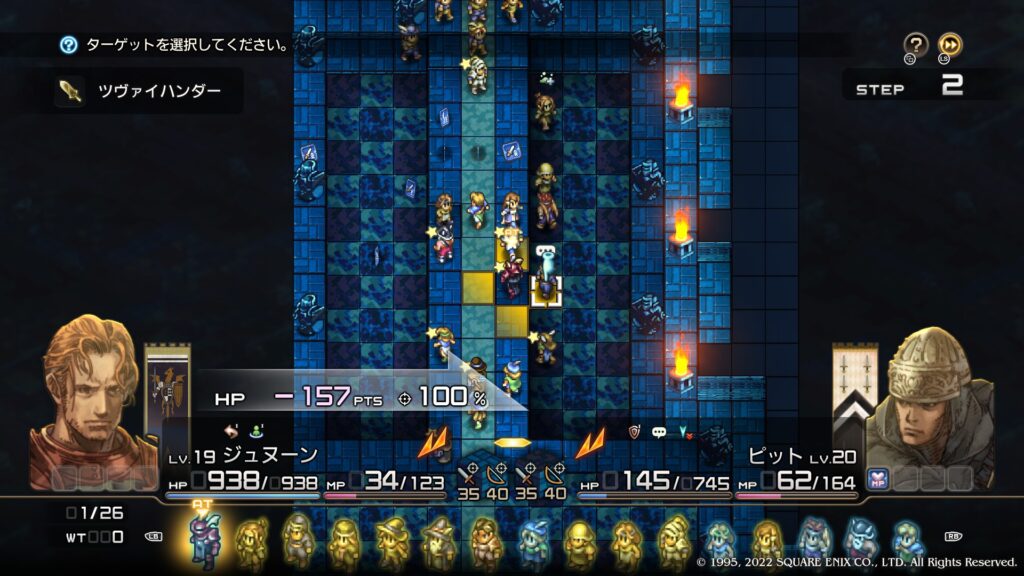Select the active AT unit in turn order

coord(205,541)
